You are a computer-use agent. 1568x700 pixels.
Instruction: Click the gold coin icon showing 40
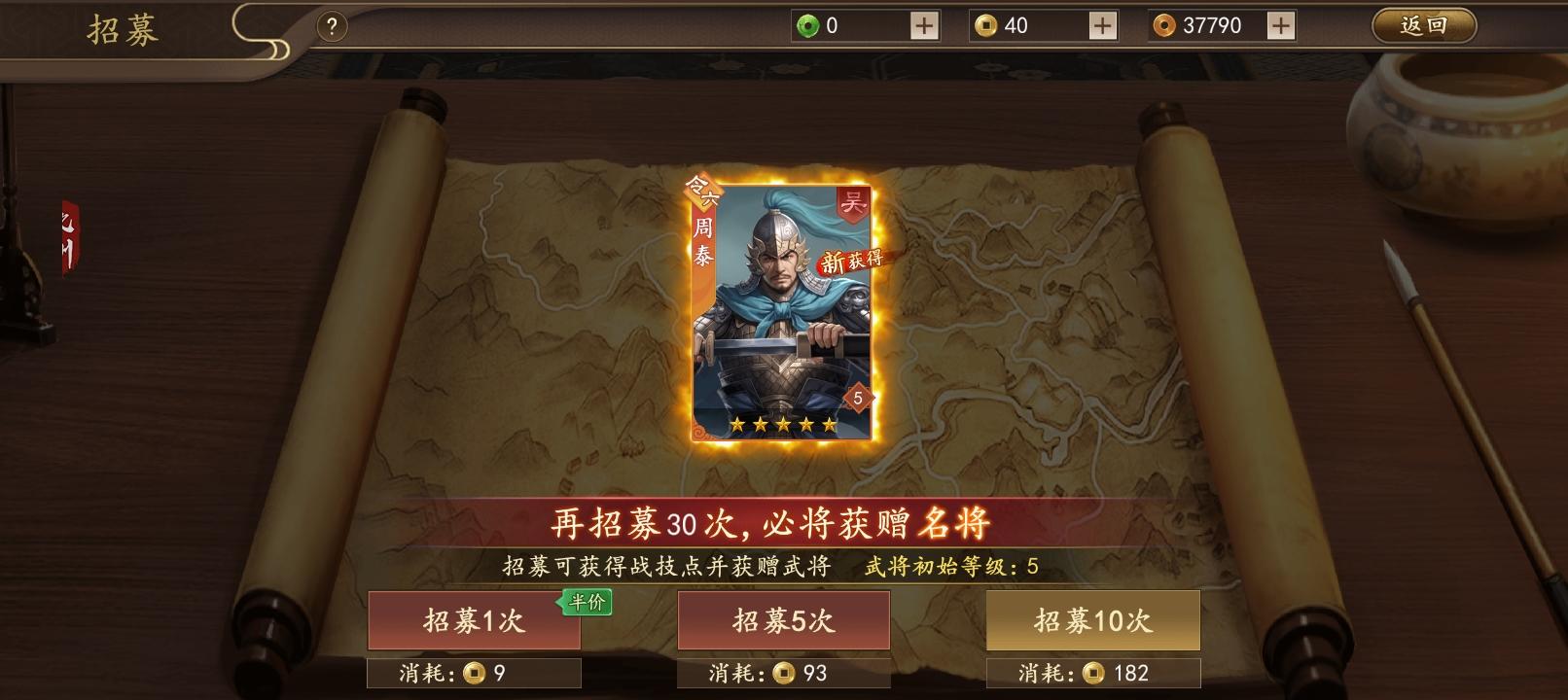(x=985, y=24)
